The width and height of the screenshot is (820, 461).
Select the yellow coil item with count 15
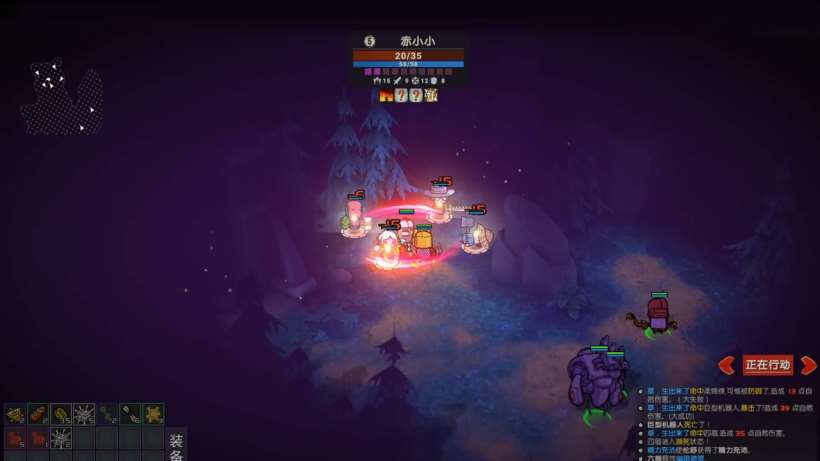61,414
